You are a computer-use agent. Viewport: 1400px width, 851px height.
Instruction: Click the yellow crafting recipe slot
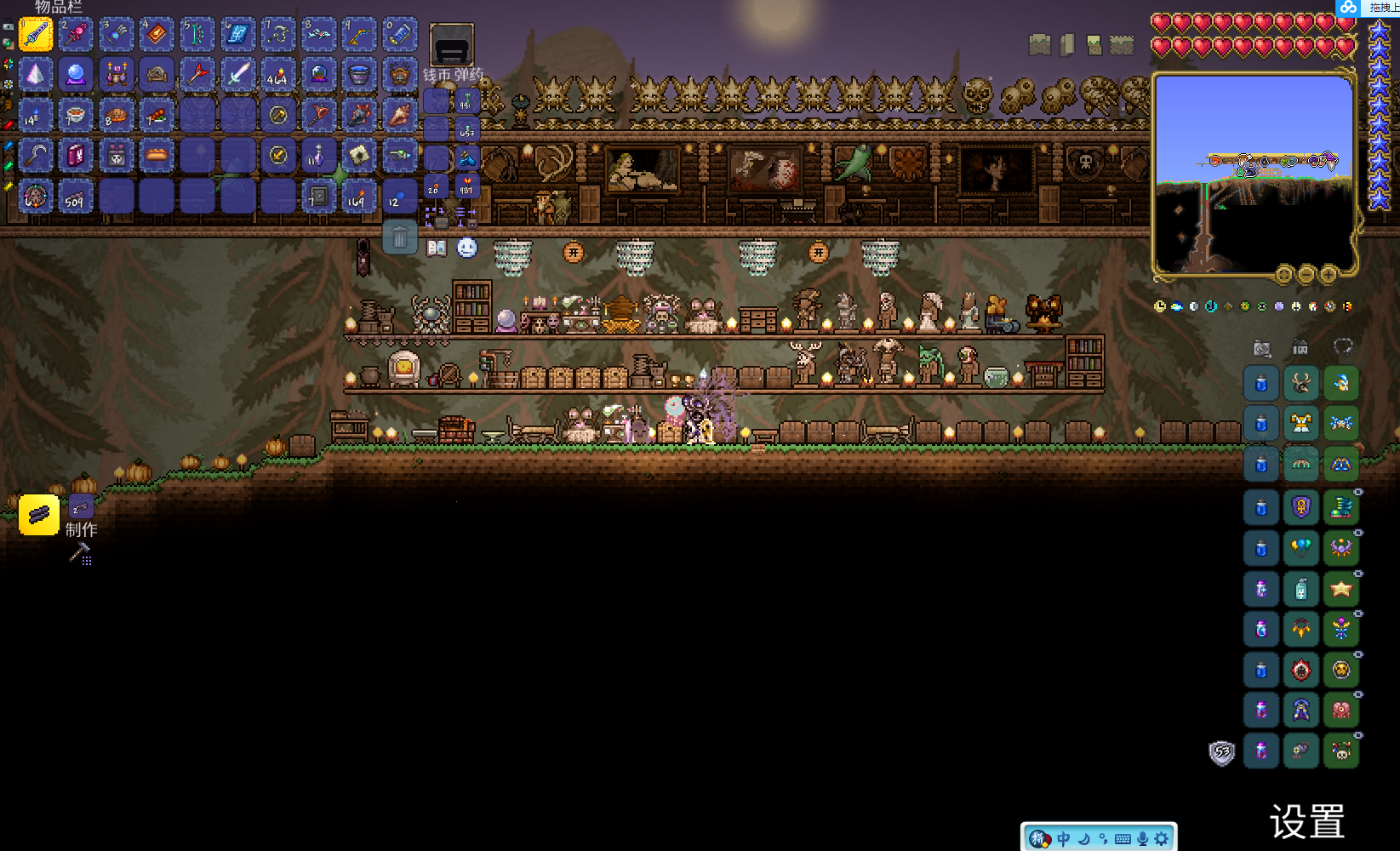(39, 515)
